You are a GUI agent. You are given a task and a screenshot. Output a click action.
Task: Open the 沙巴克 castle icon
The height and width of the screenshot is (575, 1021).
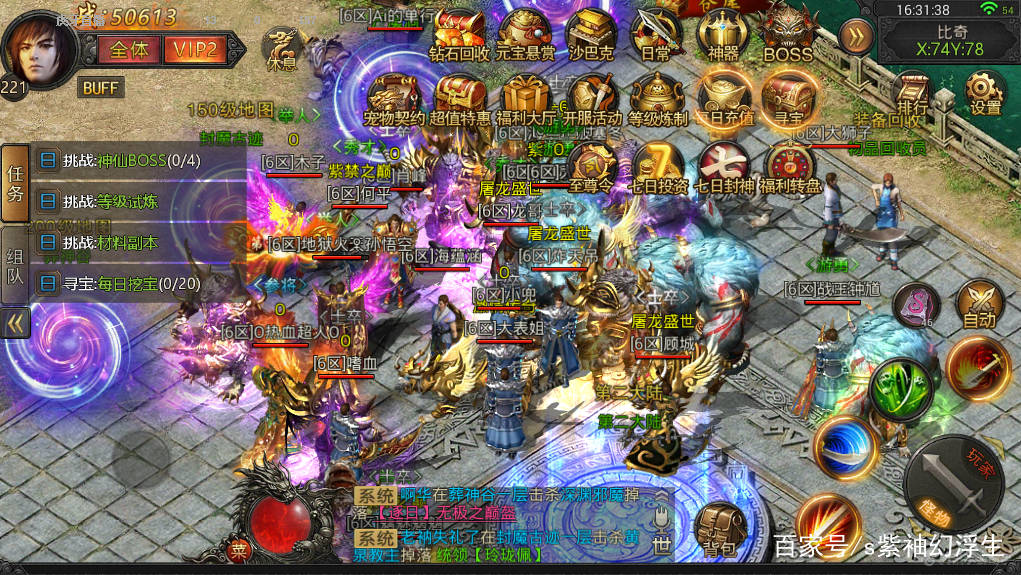590,33
